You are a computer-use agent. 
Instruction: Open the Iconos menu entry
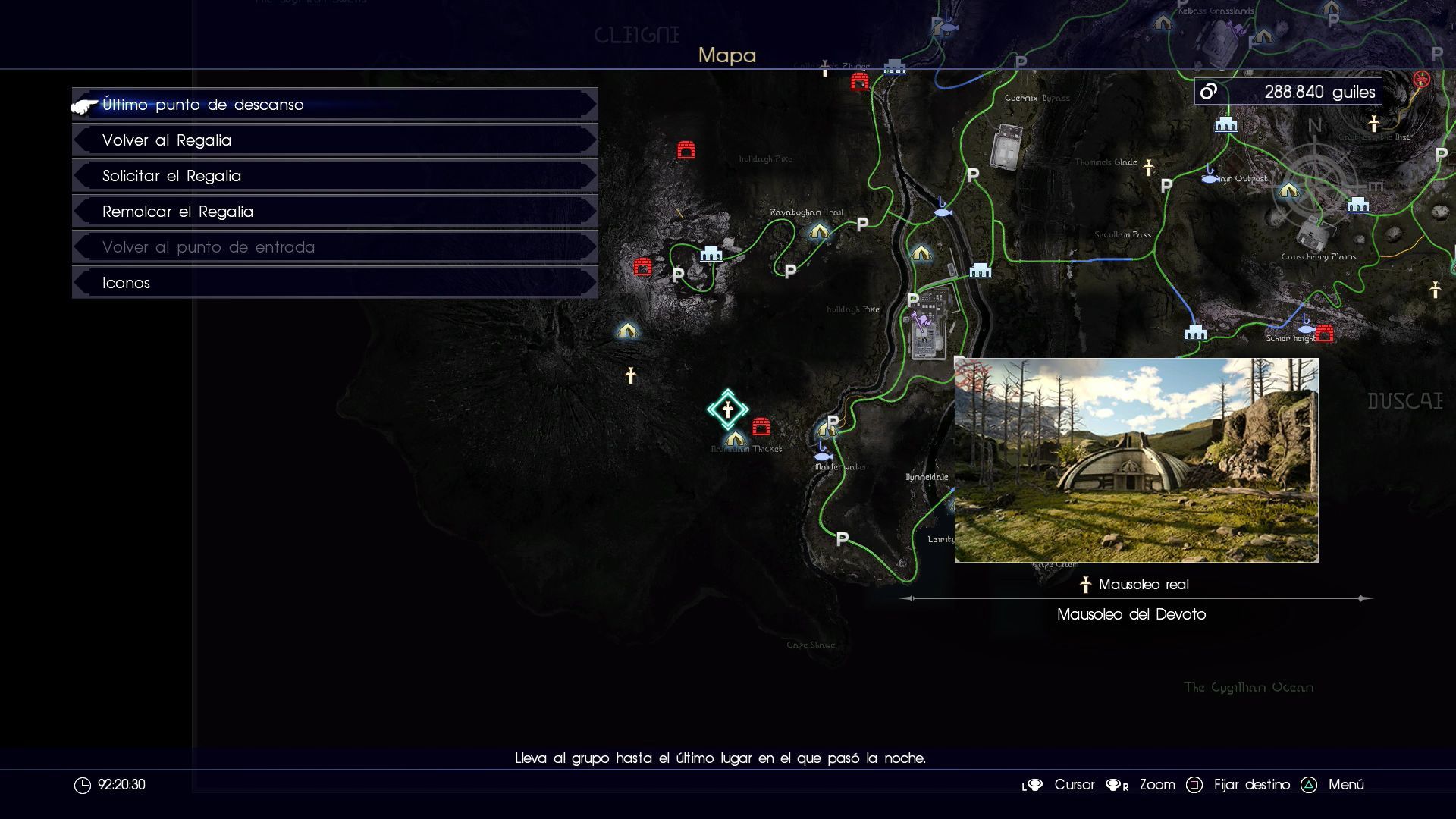tap(334, 283)
